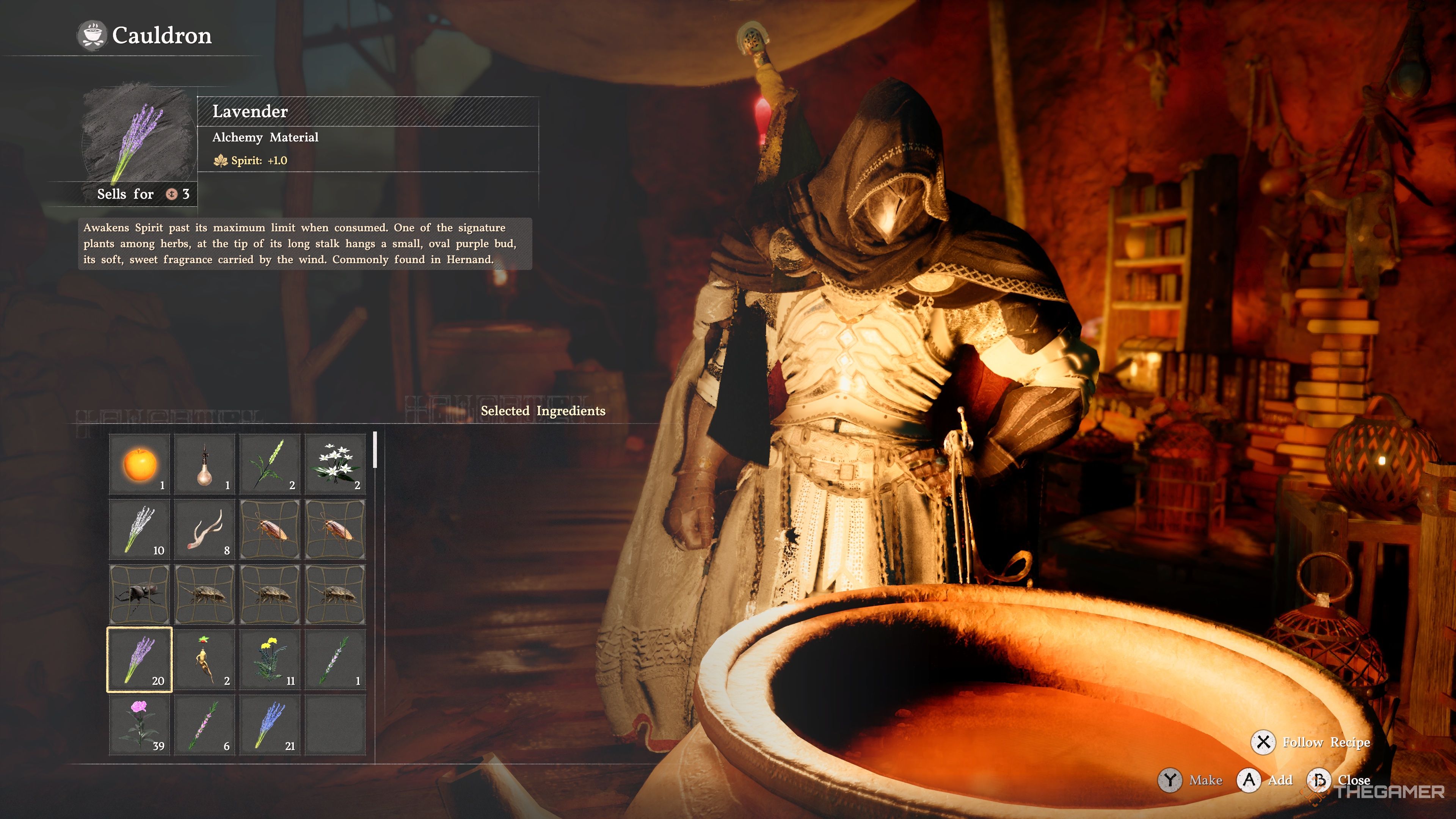Select the purple Lavender stack of 20
The height and width of the screenshot is (819, 1456).
140,660
